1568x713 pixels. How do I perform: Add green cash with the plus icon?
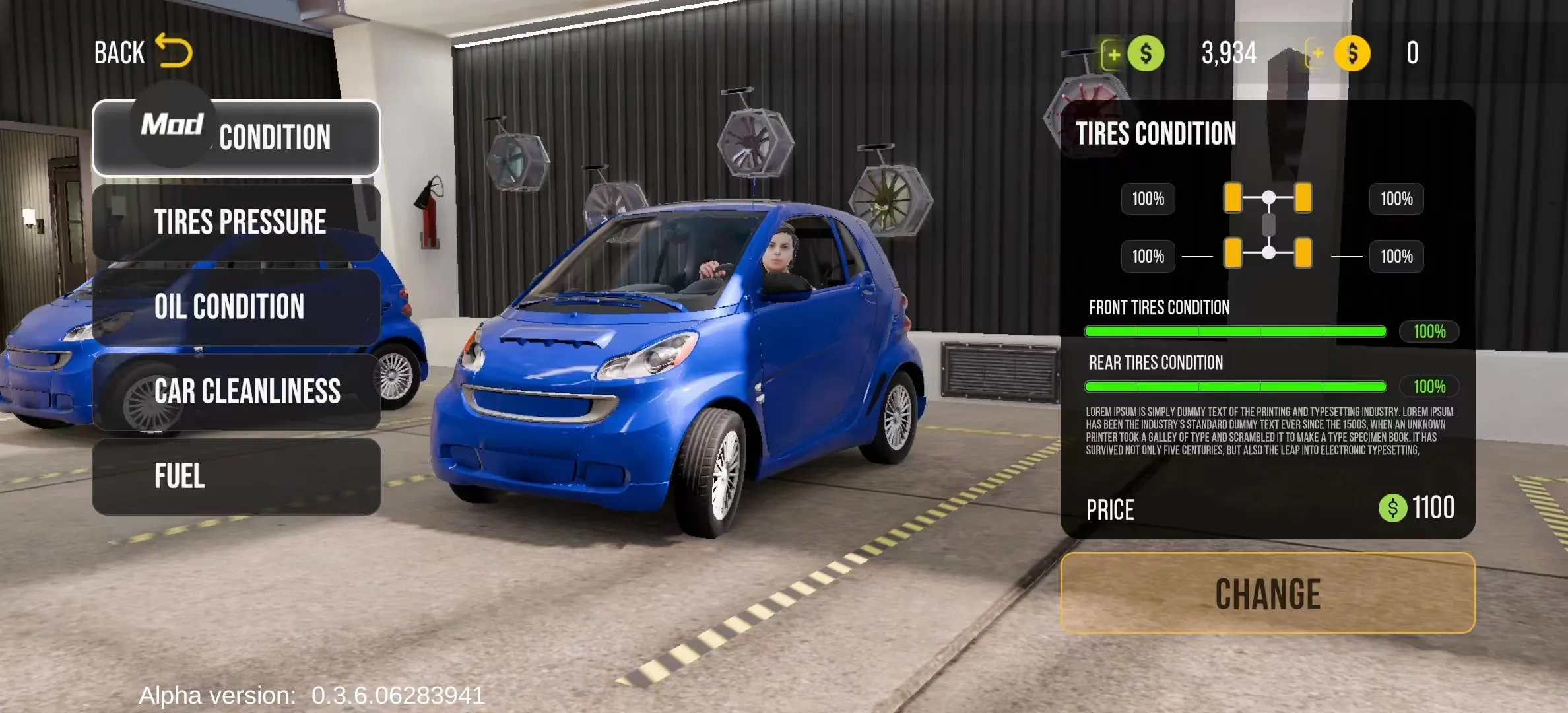1113,53
